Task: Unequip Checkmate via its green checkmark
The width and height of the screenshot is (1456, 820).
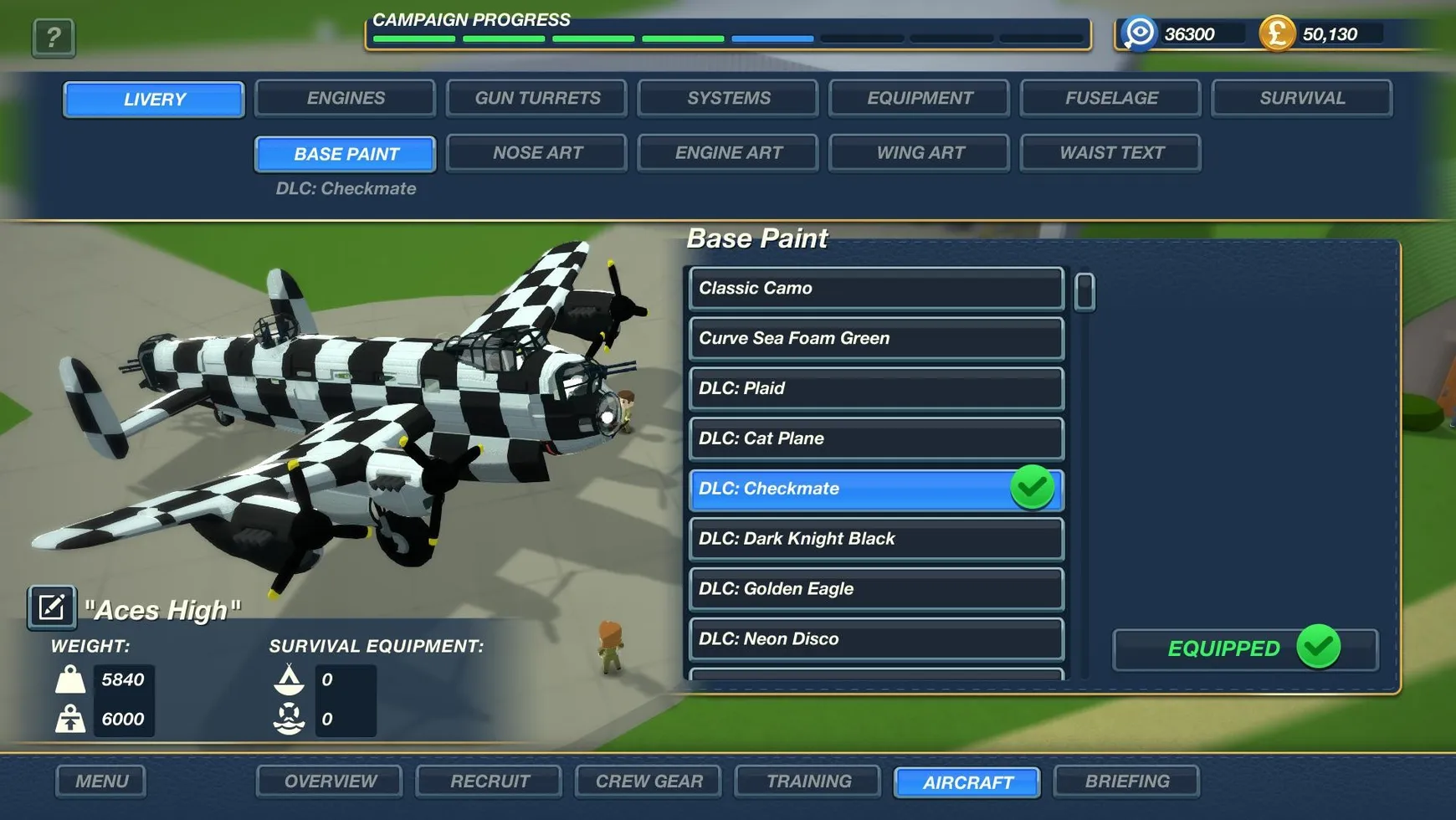Action: coord(1032,487)
